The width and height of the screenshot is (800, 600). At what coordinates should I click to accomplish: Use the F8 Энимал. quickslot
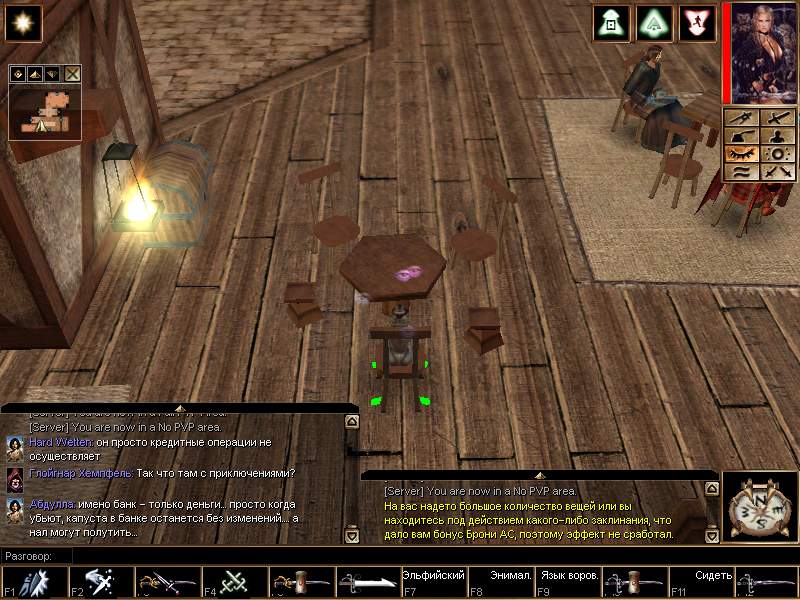(x=499, y=581)
